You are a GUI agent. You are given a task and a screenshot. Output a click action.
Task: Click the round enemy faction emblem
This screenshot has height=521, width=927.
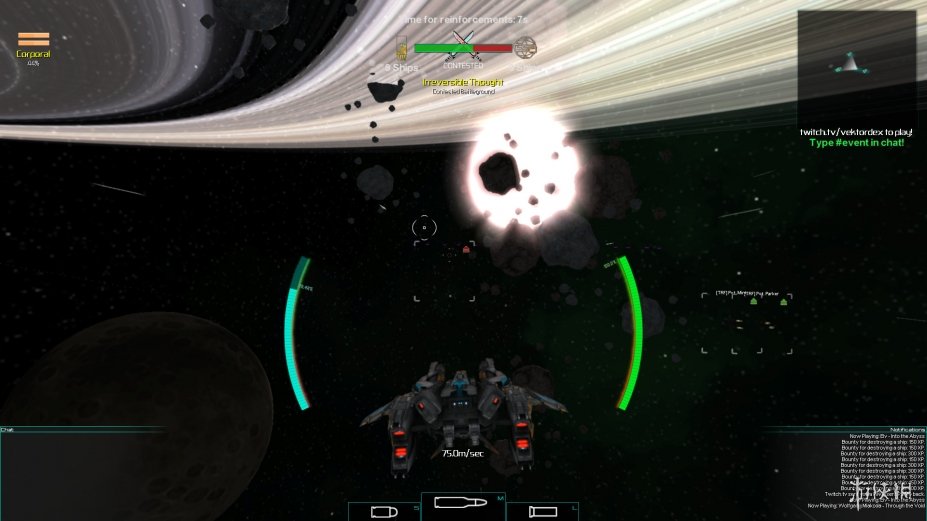[x=524, y=47]
